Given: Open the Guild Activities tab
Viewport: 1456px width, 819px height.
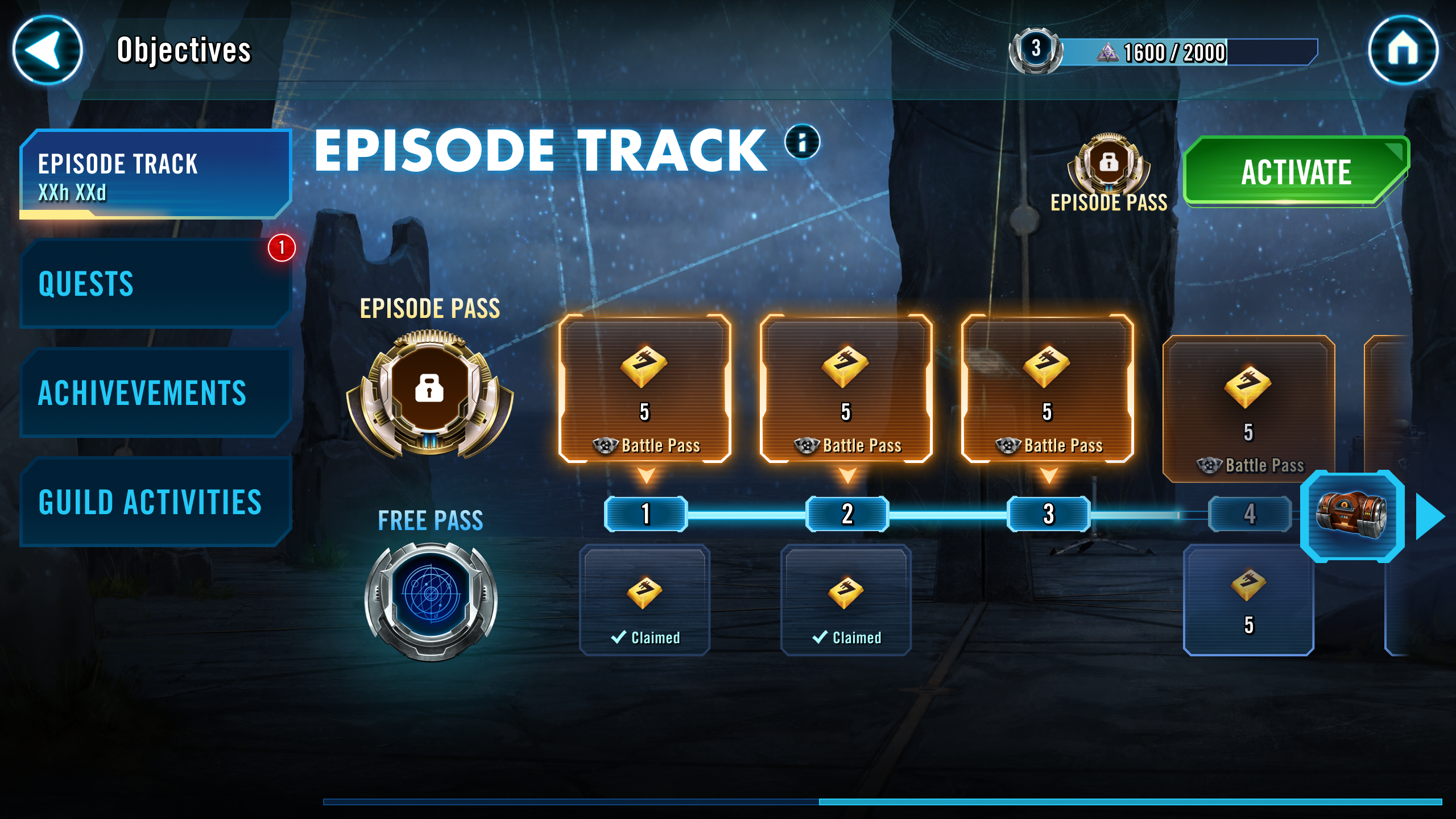Looking at the screenshot, I should (155, 502).
